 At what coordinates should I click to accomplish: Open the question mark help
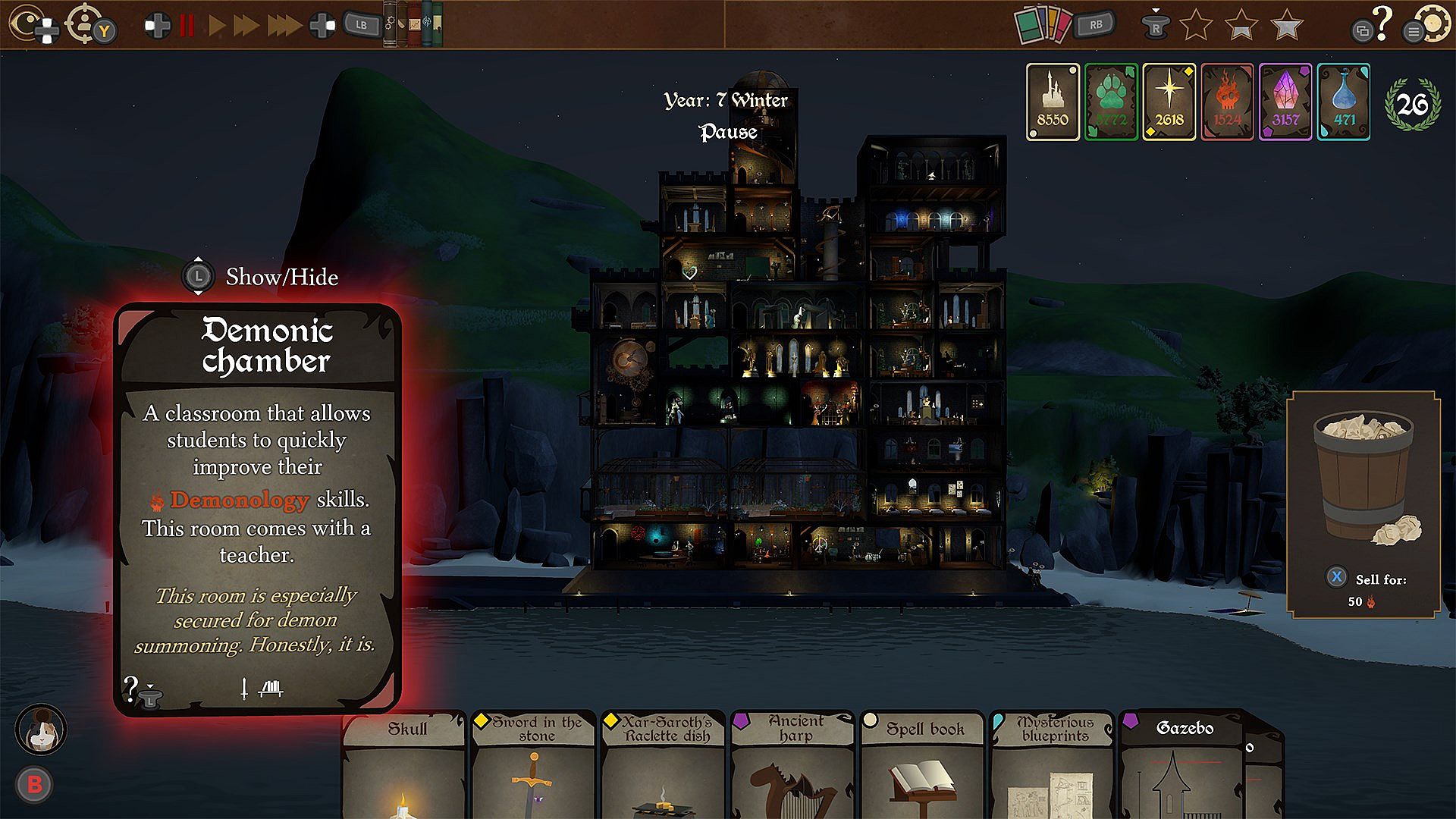(x=1382, y=23)
